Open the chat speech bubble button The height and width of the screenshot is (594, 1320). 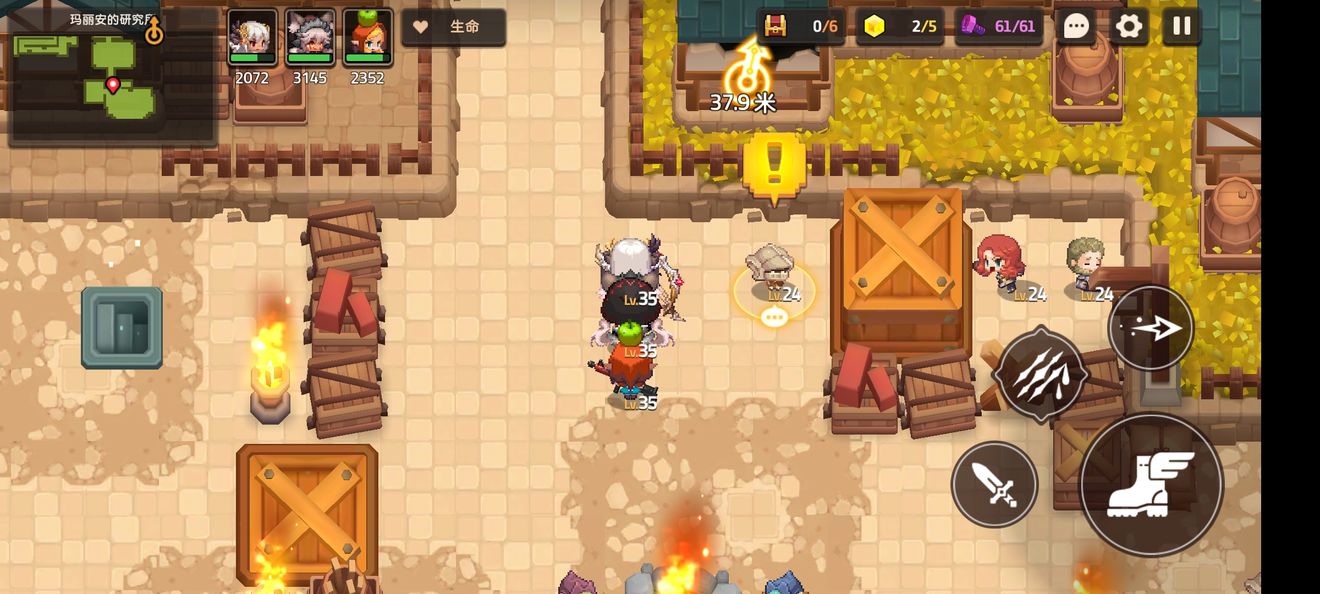tap(1076, 26)
